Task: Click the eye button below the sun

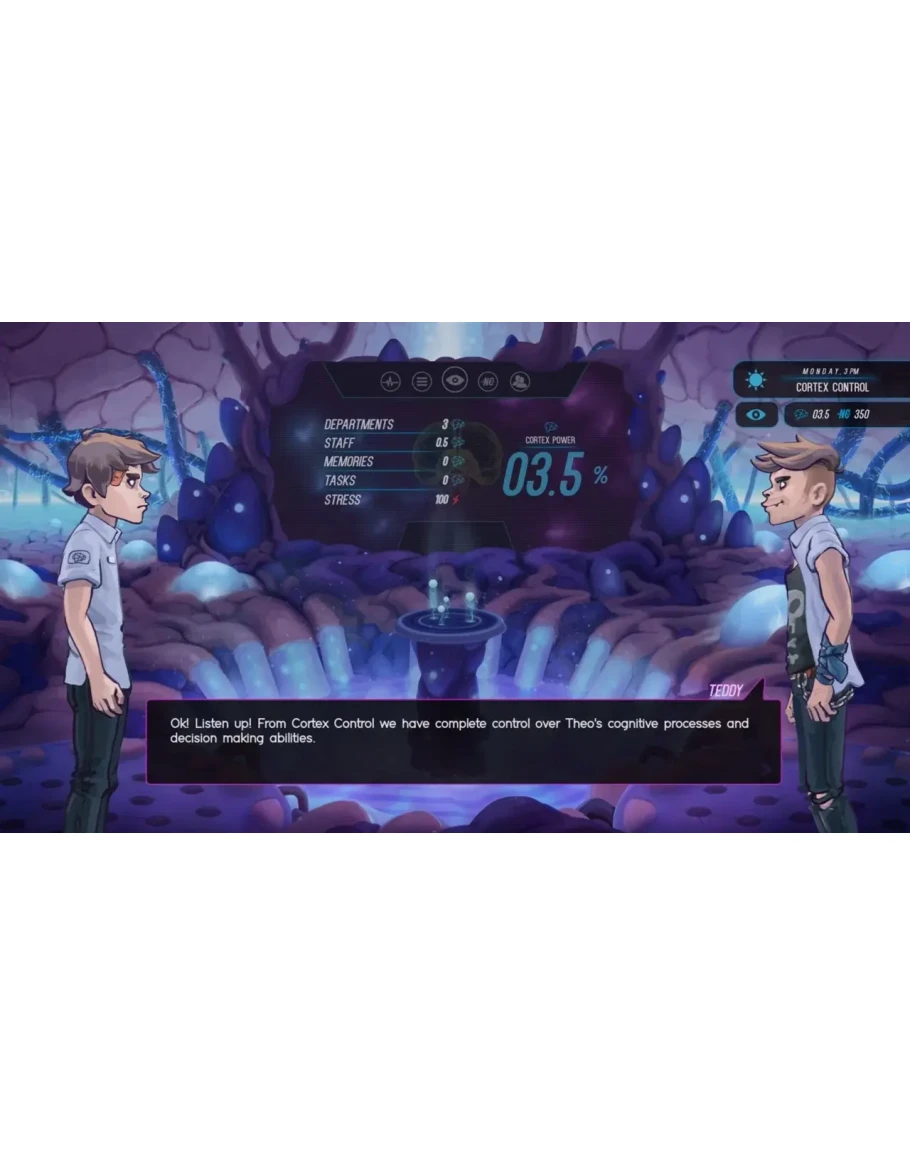Action: pyautogui.click(x=756, y=414)
